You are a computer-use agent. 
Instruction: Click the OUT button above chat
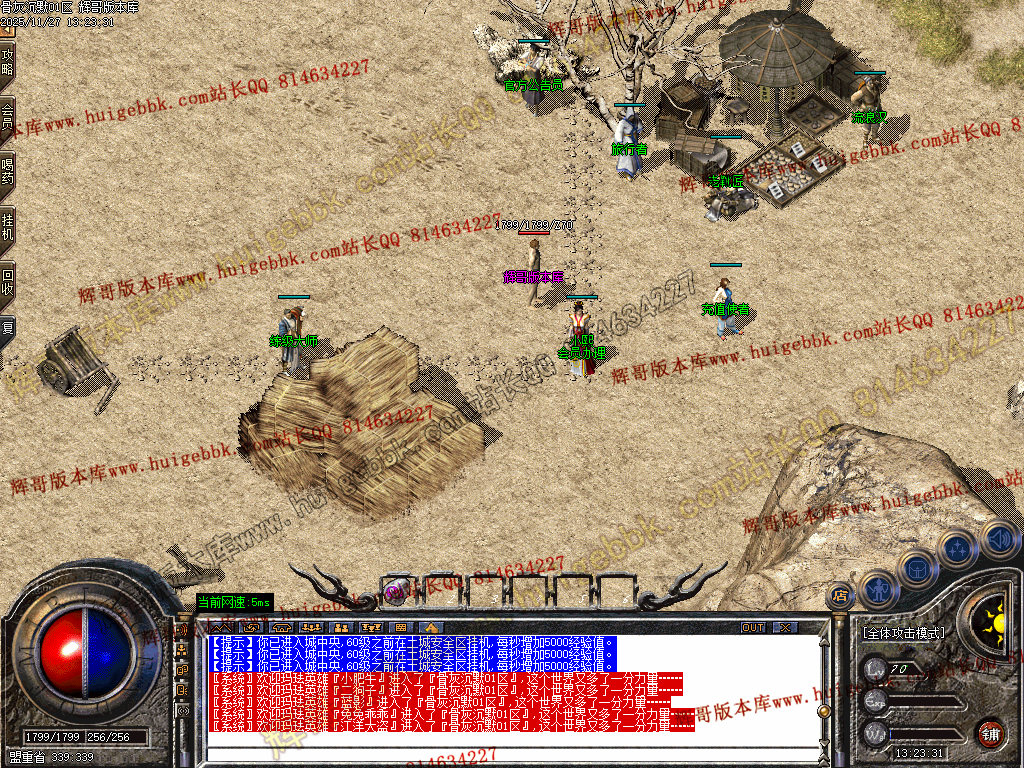point(753,627)
